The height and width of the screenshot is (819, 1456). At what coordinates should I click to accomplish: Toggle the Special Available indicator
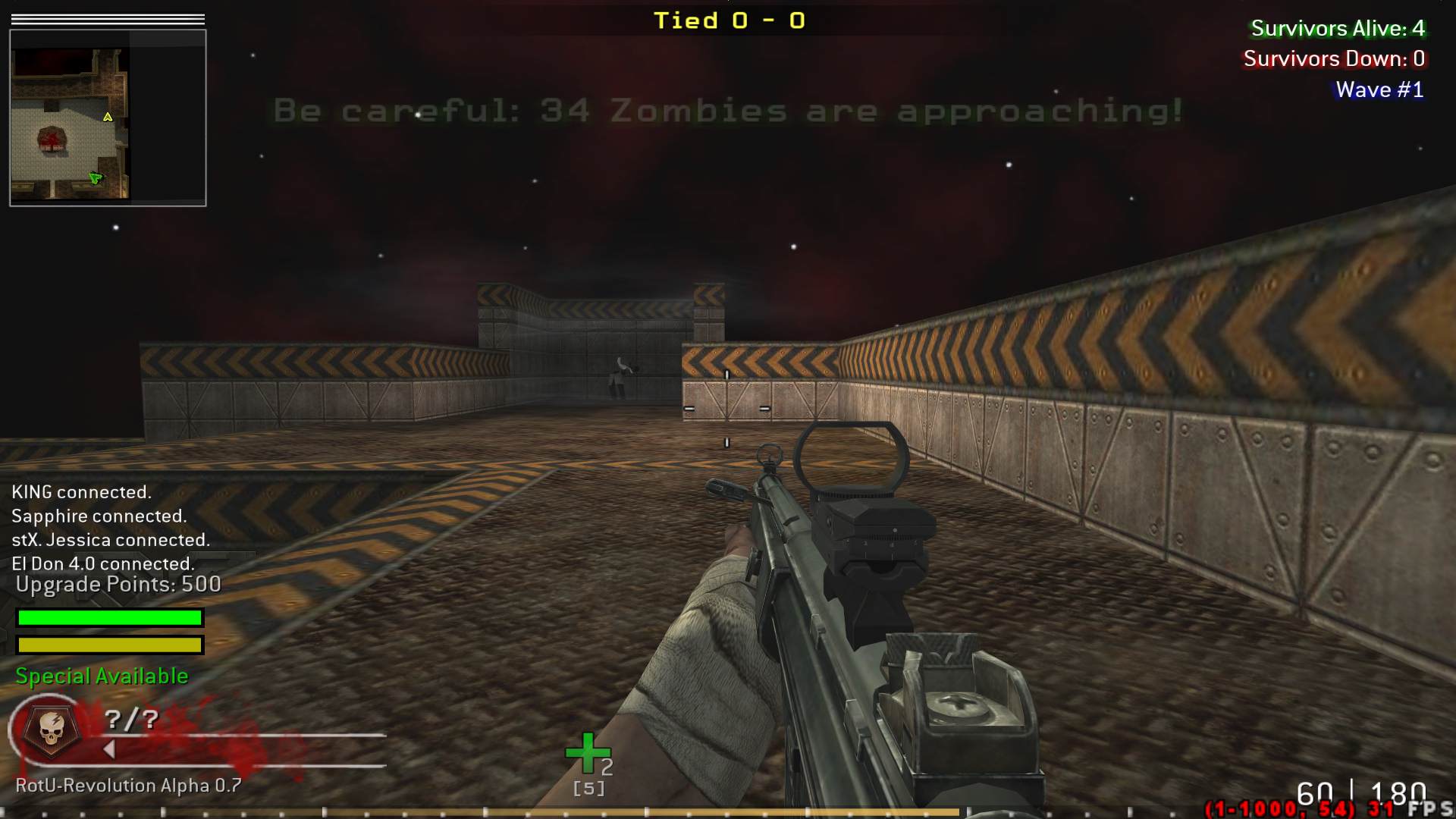click(x=101, y=676)
